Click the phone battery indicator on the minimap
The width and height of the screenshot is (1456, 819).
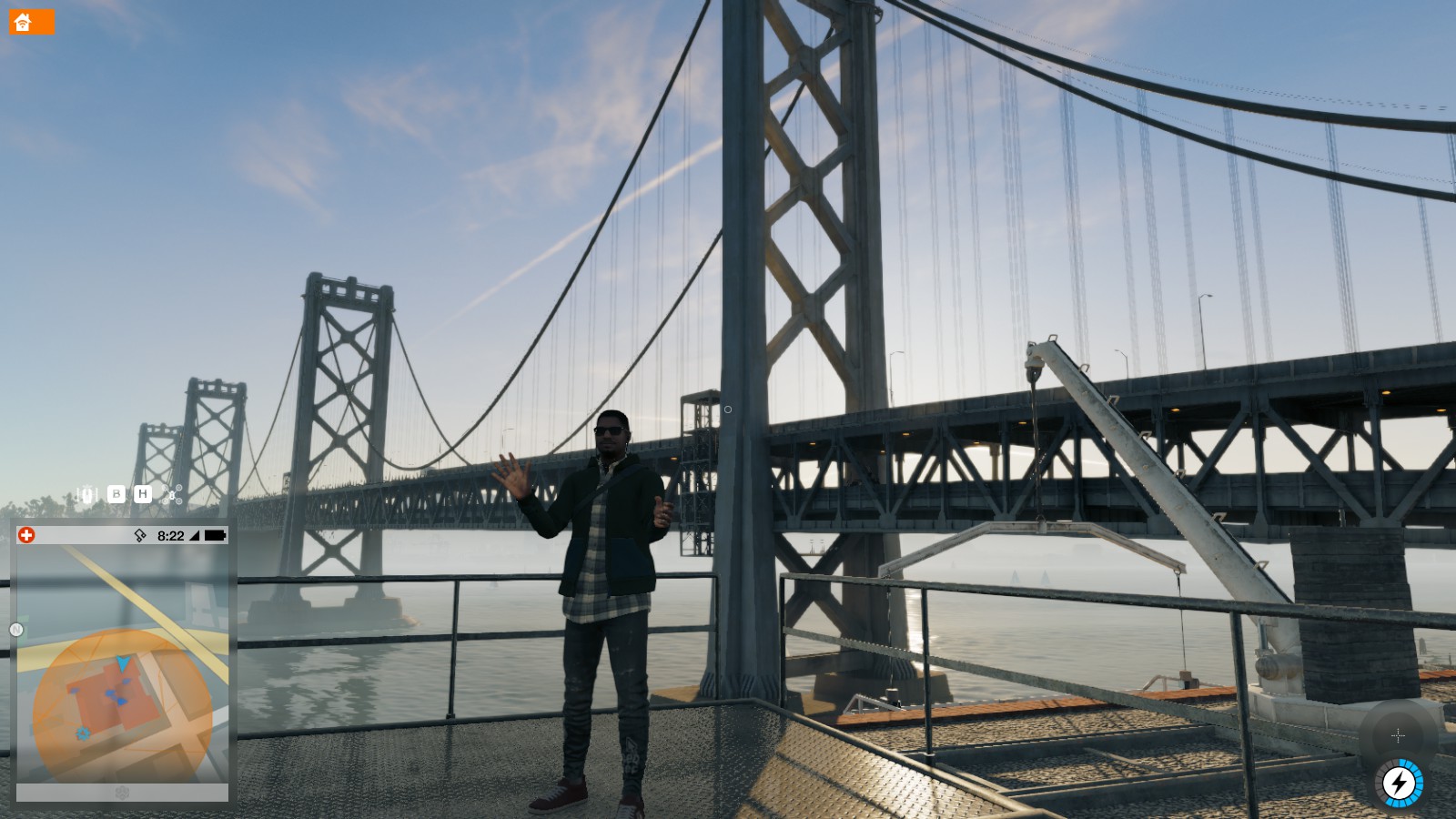coord(213,536)
